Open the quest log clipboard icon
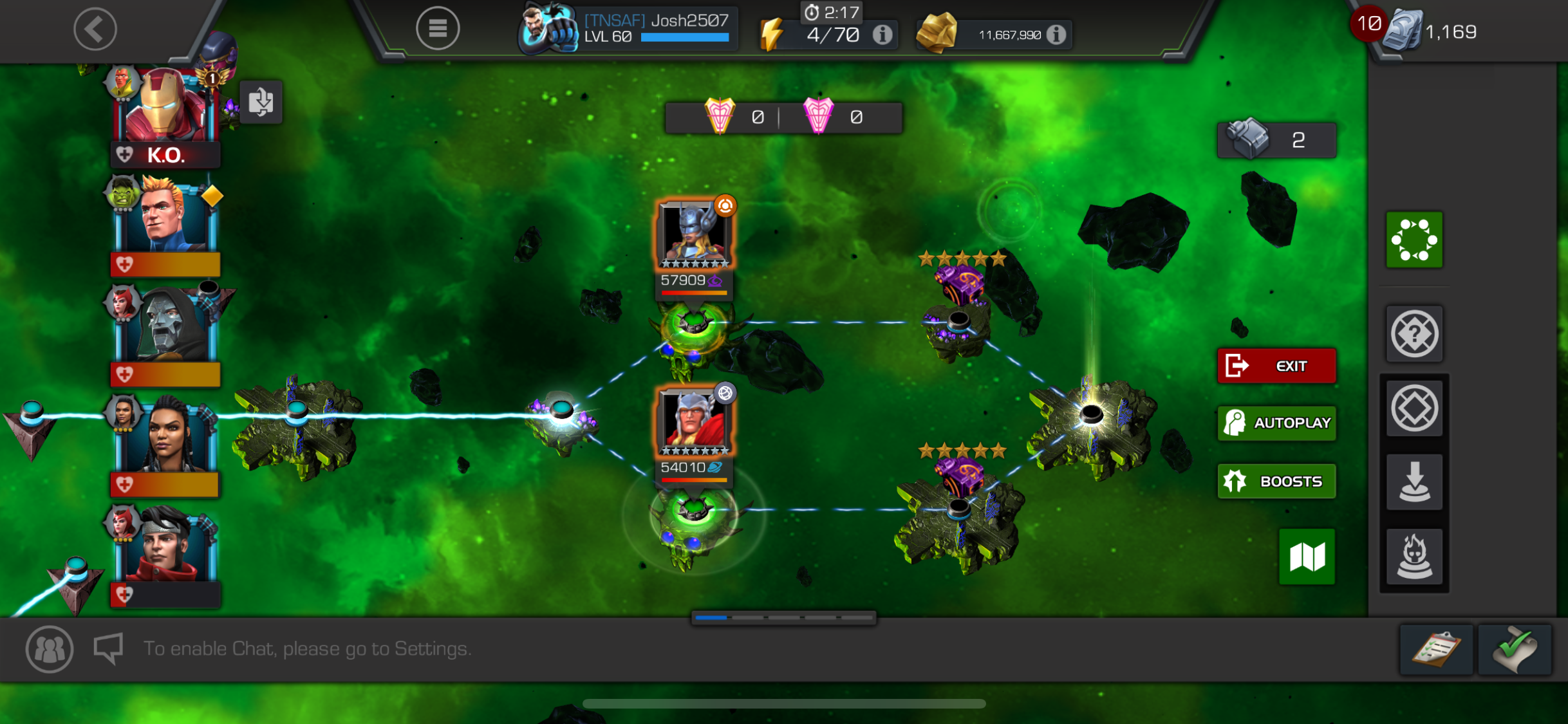Screen dimensions: 1568x724 1437,649
